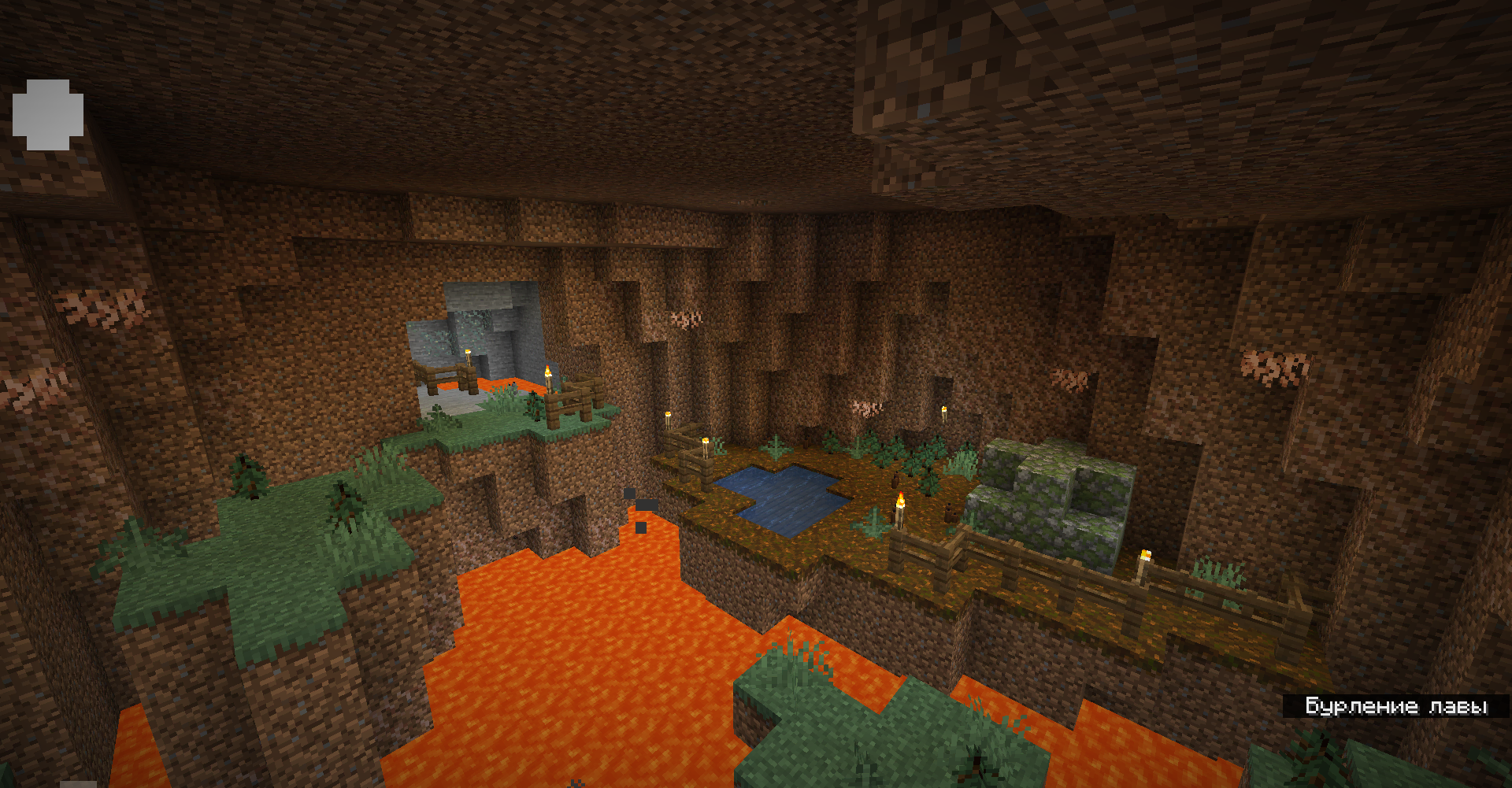This screenshot has width=1512, height=788.
Task: Click the gray round overlay icon
Action: coord(48,115)
